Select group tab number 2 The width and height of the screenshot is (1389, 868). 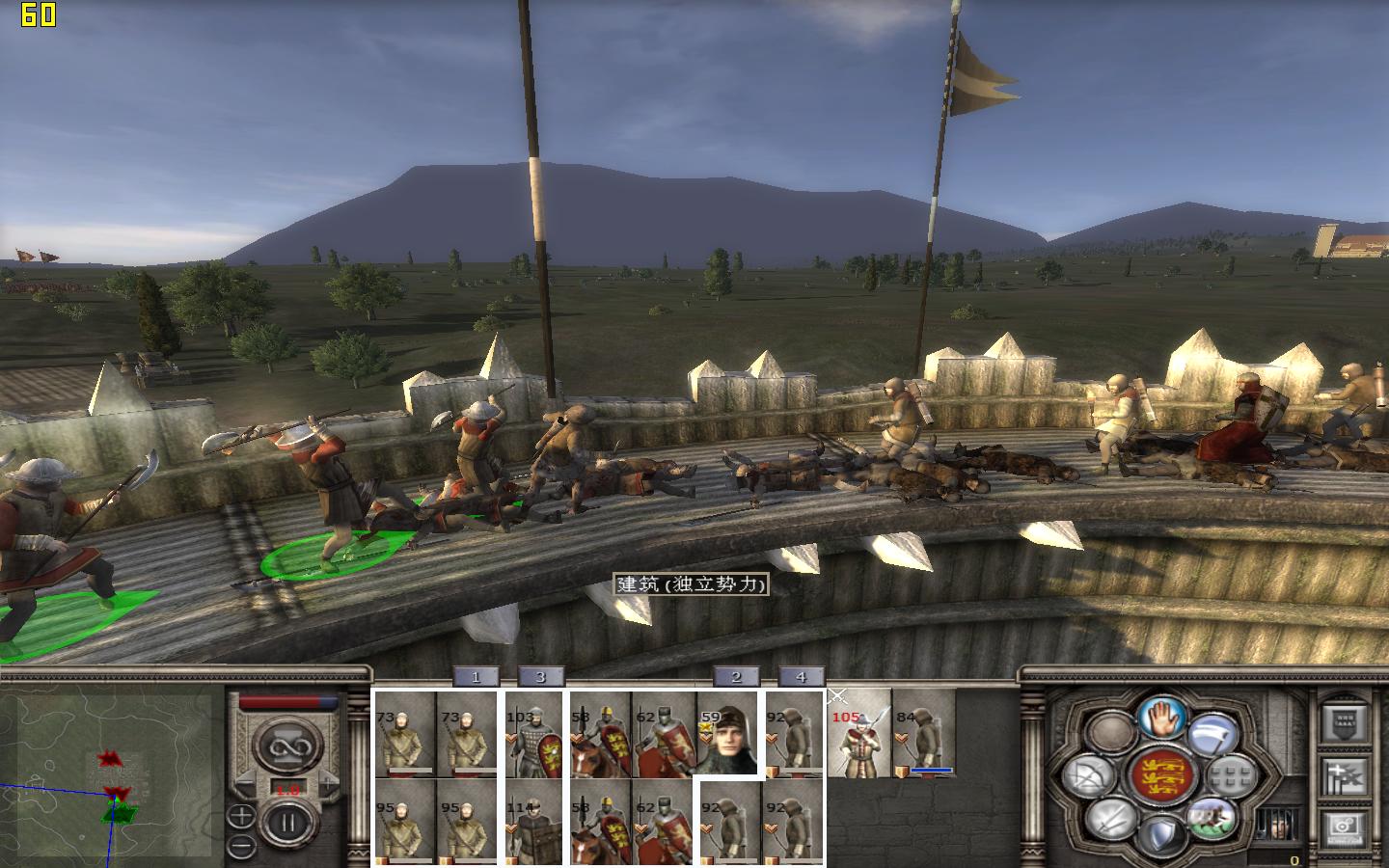point(736,677)
